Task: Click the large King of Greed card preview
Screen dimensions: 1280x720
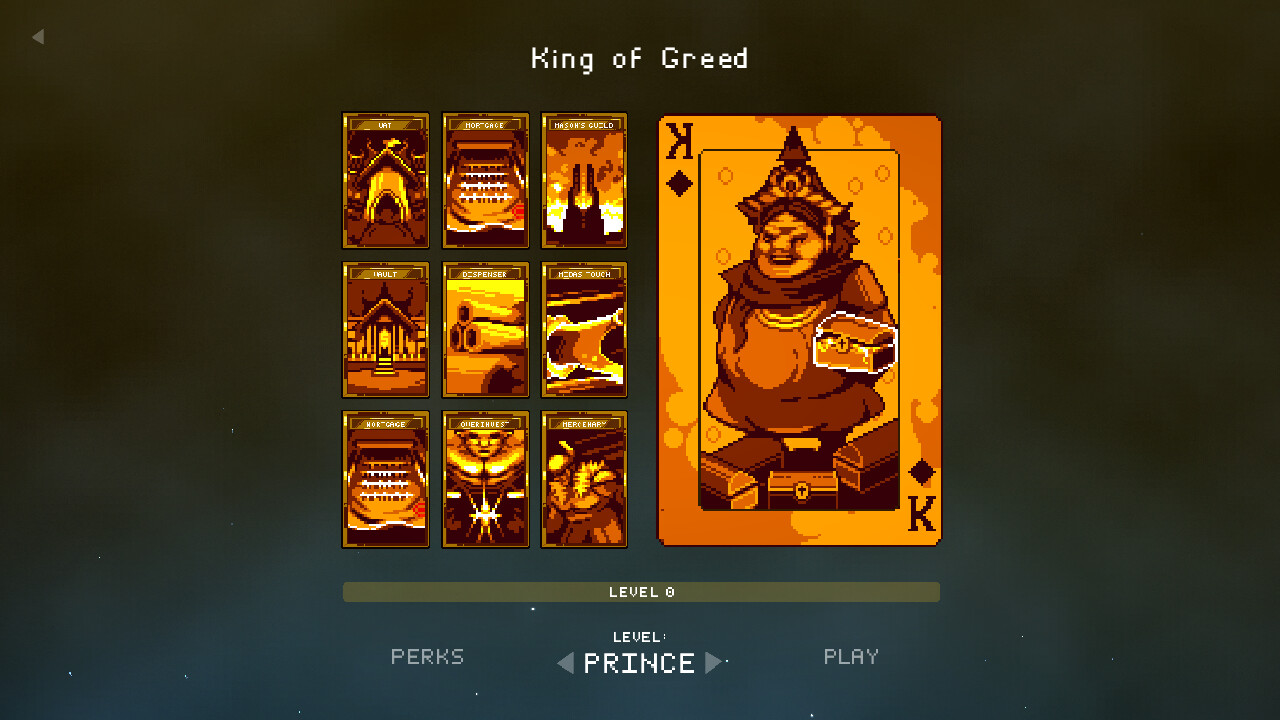Action: pos(798,330)
